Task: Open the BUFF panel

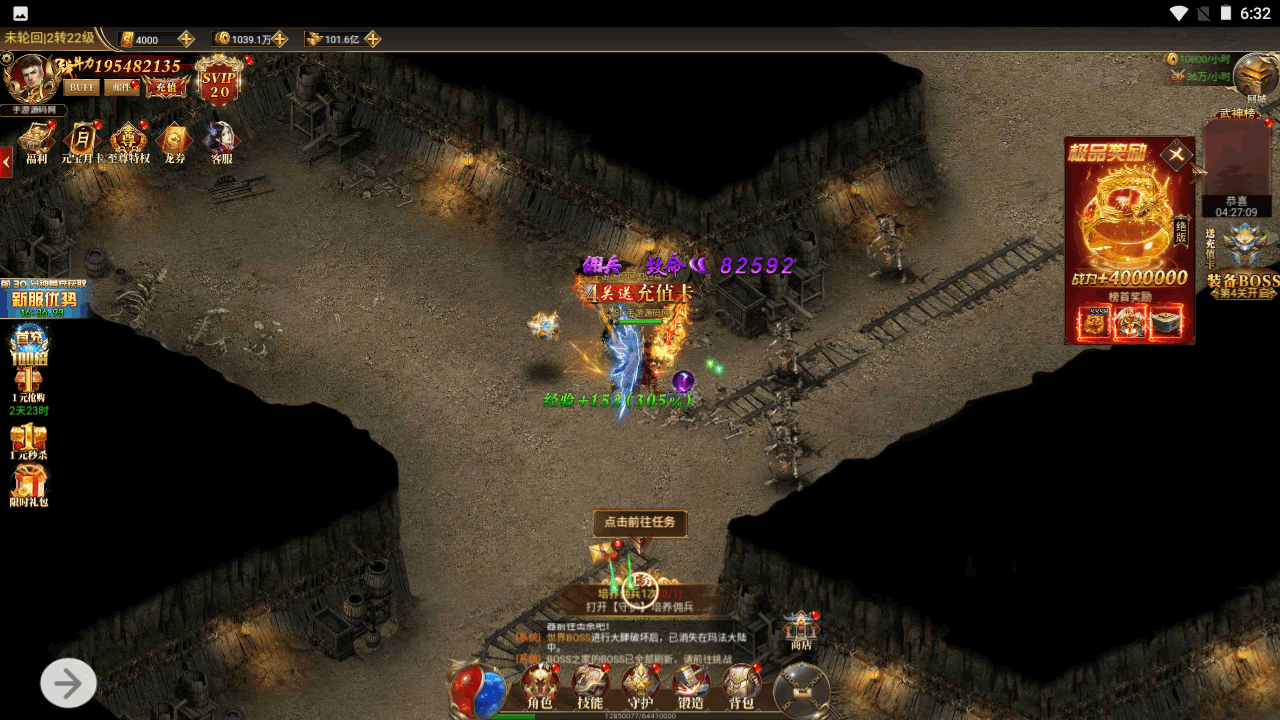Action: tap(82, 87)
